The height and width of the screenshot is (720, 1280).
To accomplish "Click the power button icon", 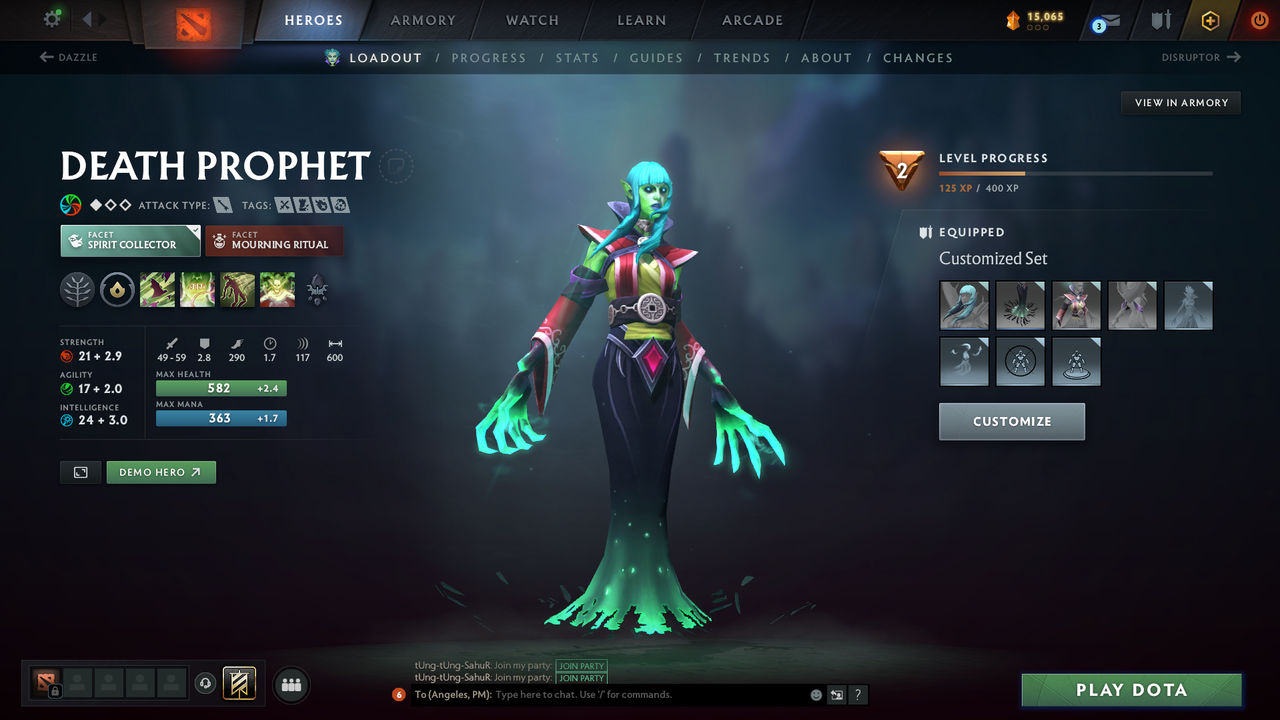I will coord(1259,19).
